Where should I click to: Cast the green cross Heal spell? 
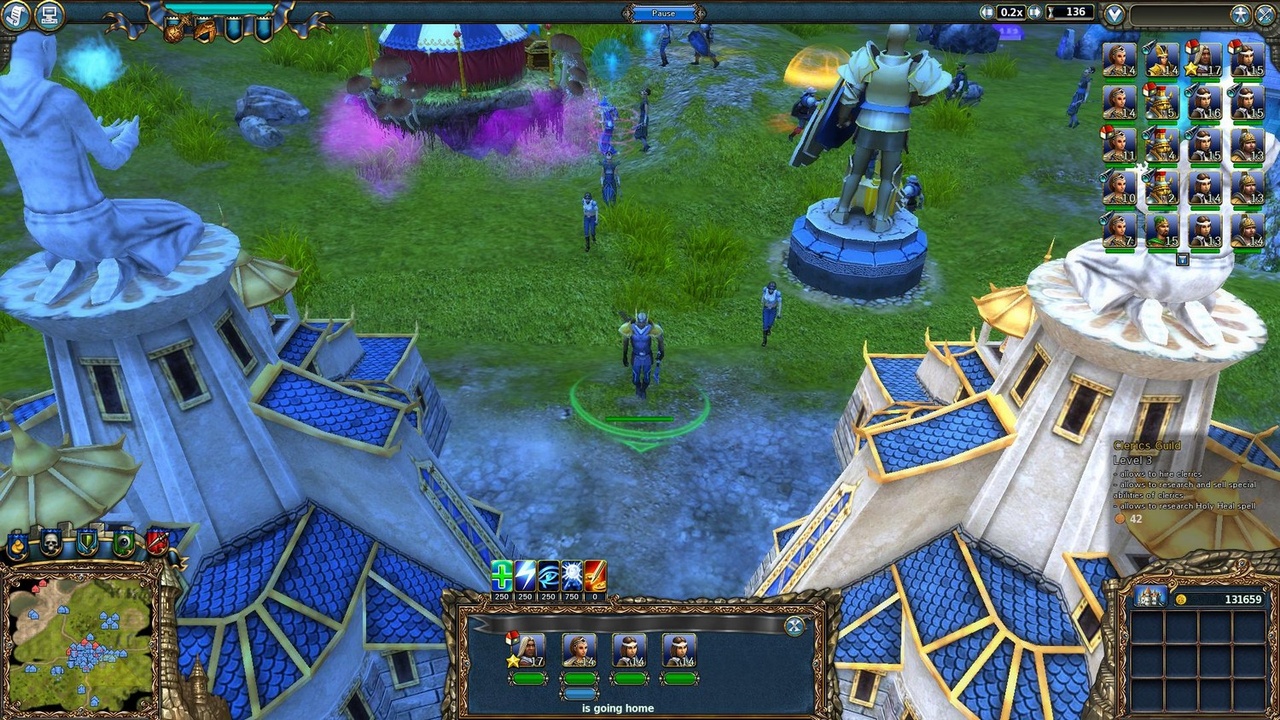pyautogui.click(x=501, y=577)
